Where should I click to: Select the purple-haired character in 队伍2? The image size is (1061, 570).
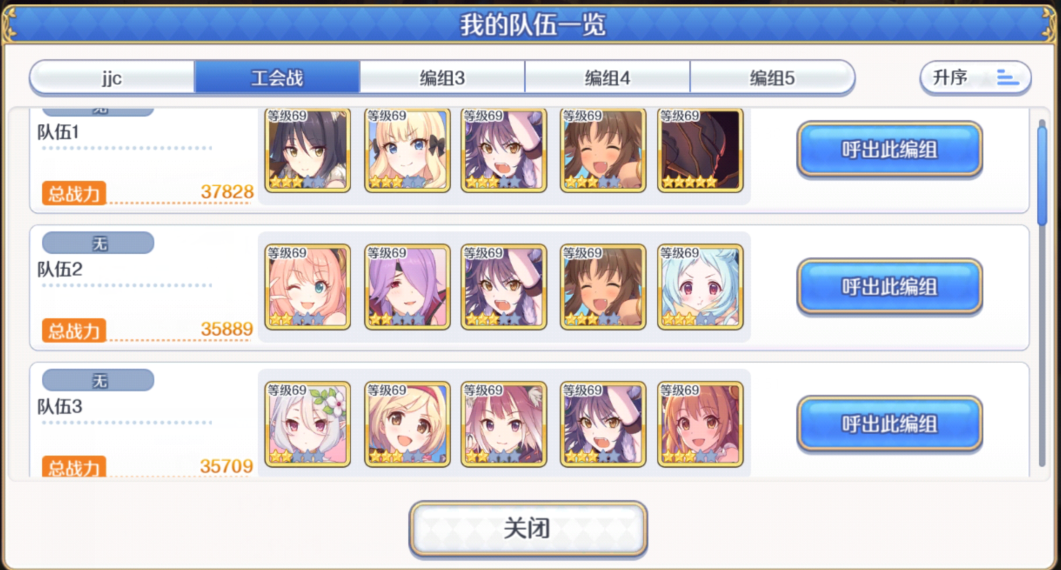tap(406, 287)
